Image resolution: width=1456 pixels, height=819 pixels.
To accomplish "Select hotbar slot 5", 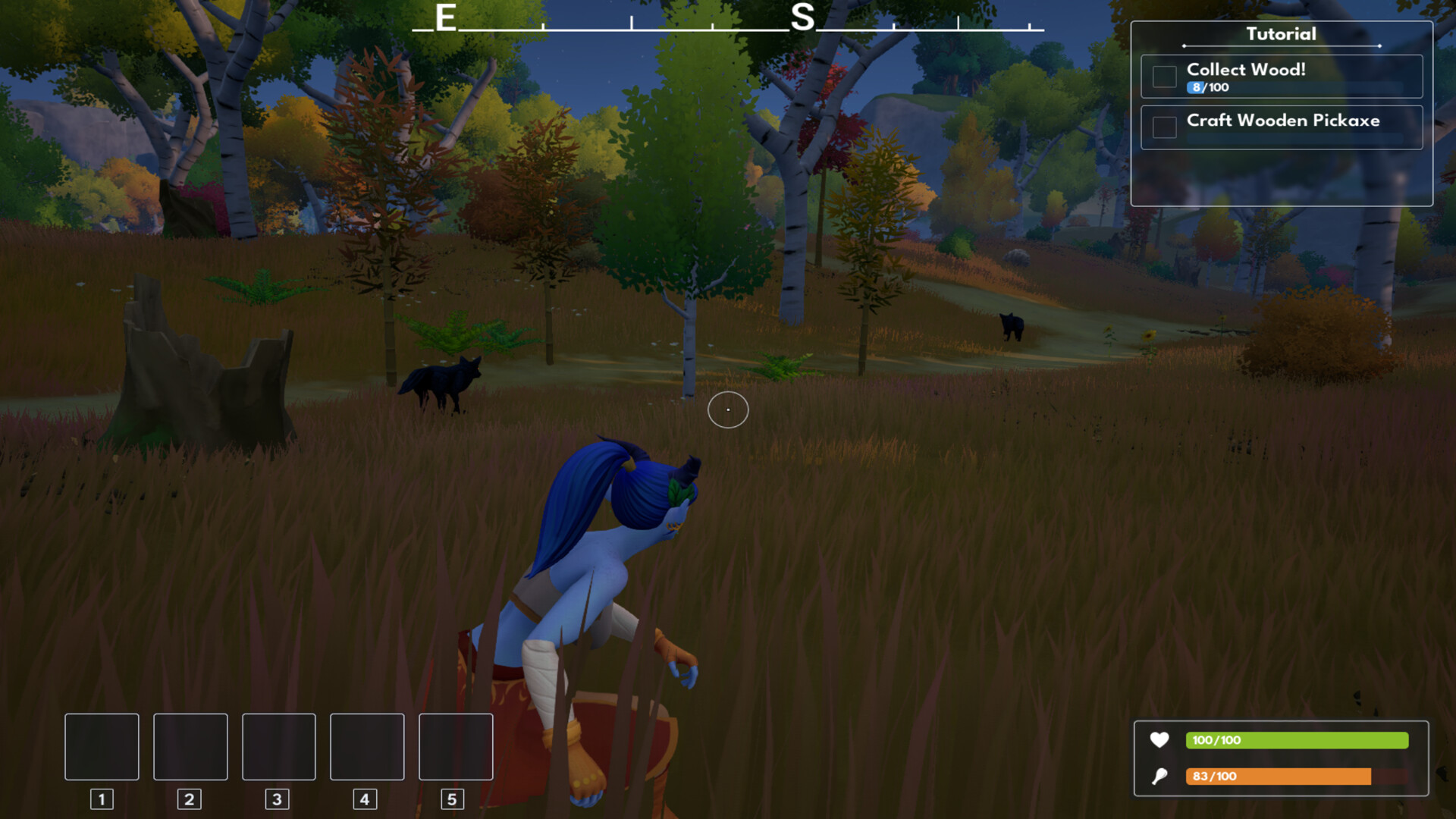I will (x=456, y=747).
